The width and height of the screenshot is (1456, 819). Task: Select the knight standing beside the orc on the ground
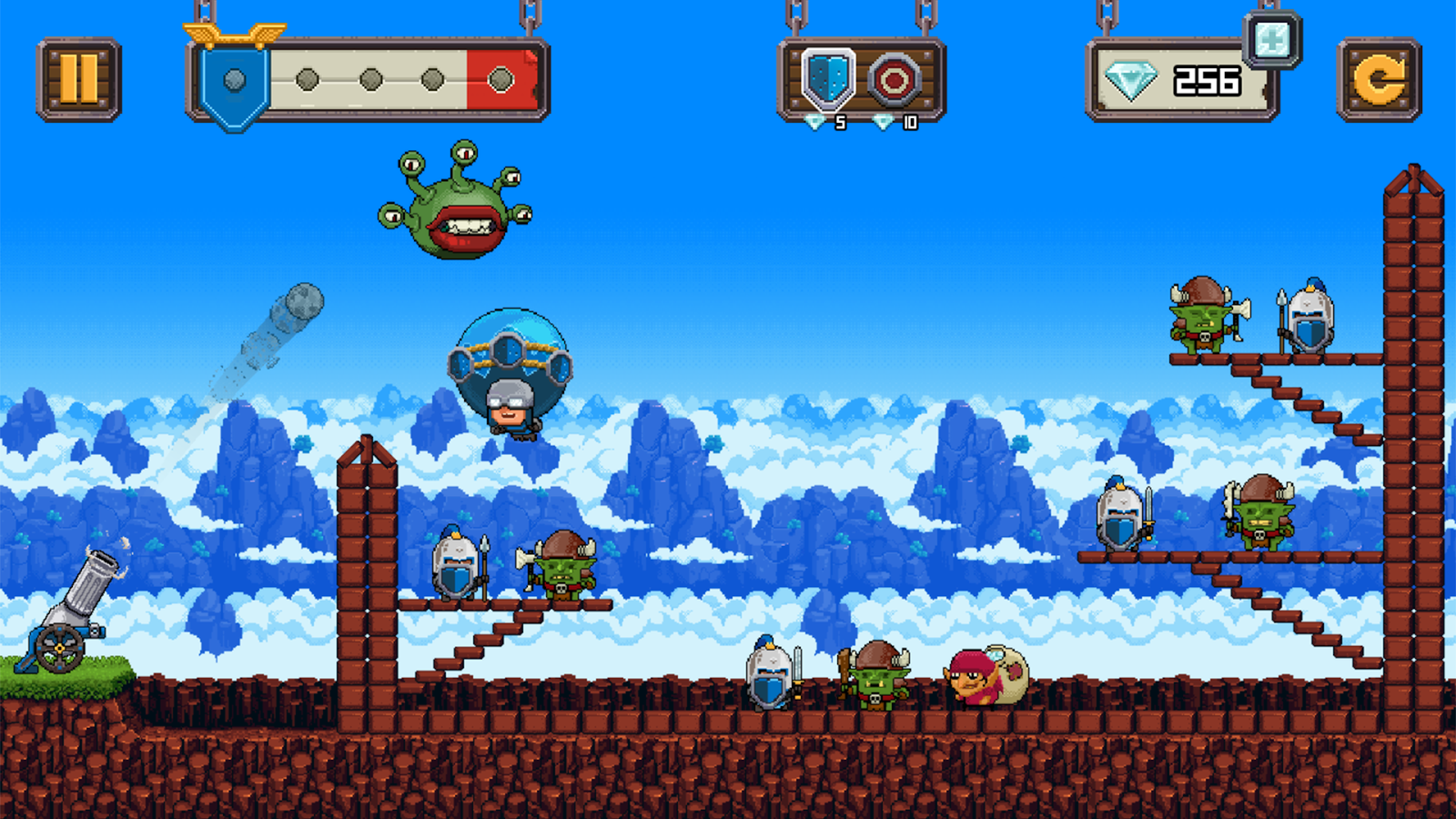click(767, 678)
